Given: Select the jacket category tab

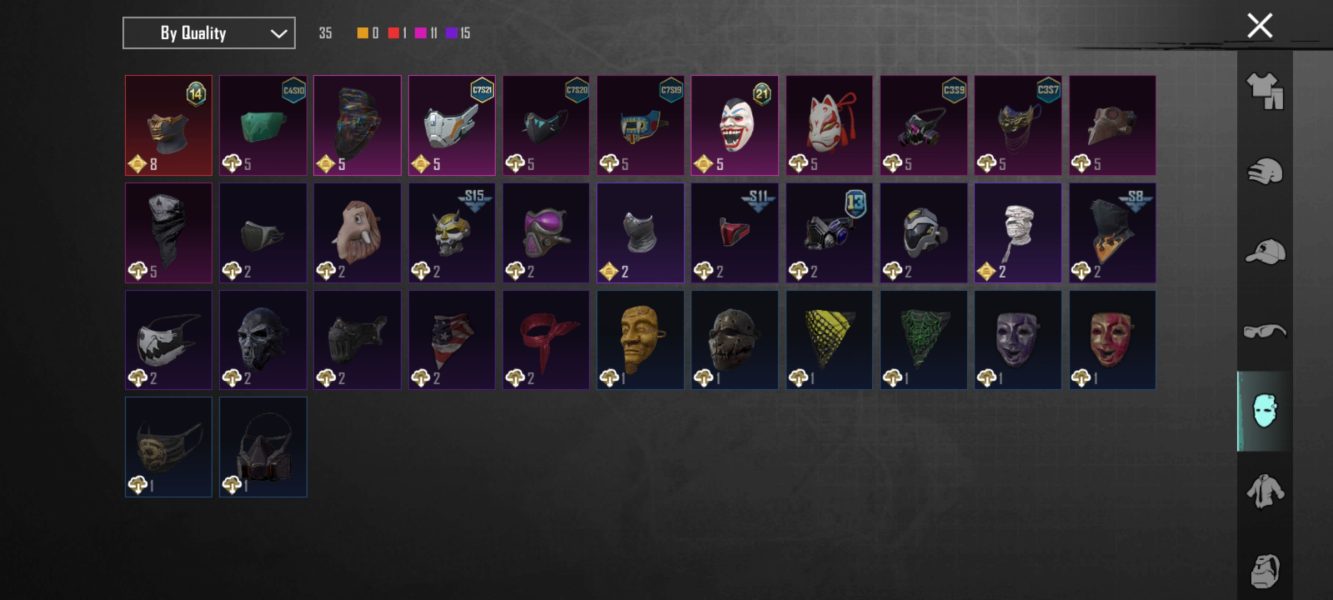Looking at the screenshot, I should [x=1264, y=491].
